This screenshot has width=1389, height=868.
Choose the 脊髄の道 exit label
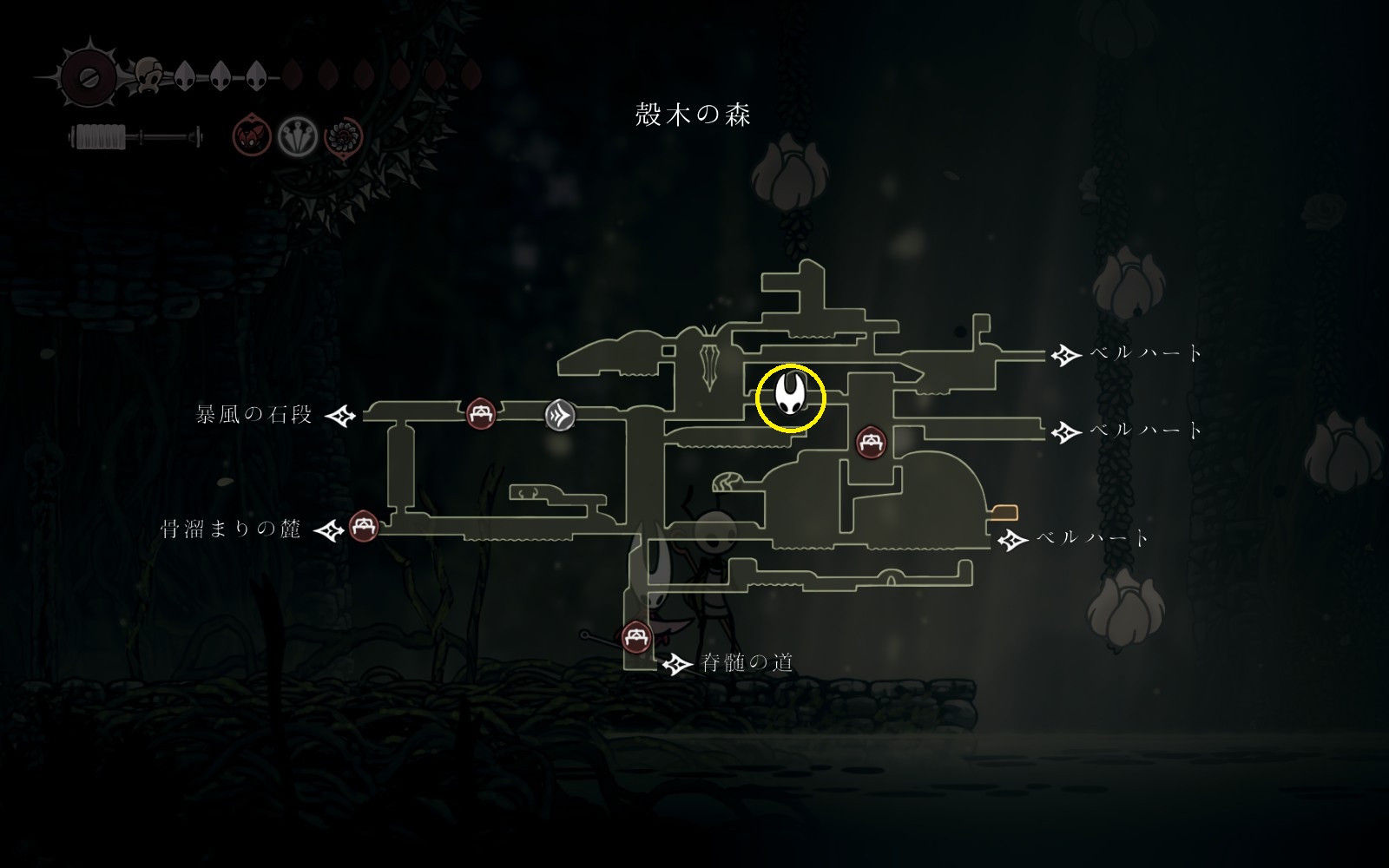747,663
